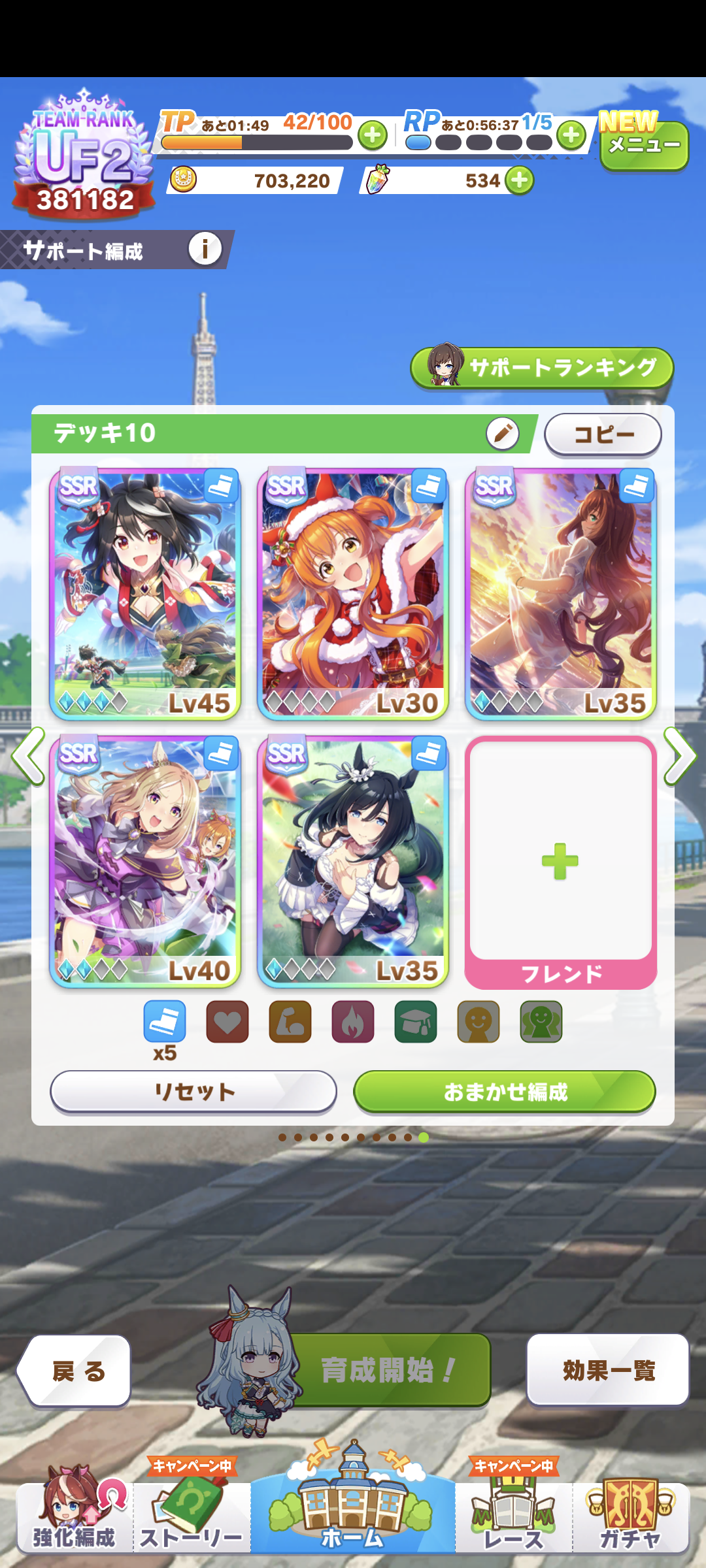Switch to the レース tab
The image size is (706, 1568).
[513, 1519]
